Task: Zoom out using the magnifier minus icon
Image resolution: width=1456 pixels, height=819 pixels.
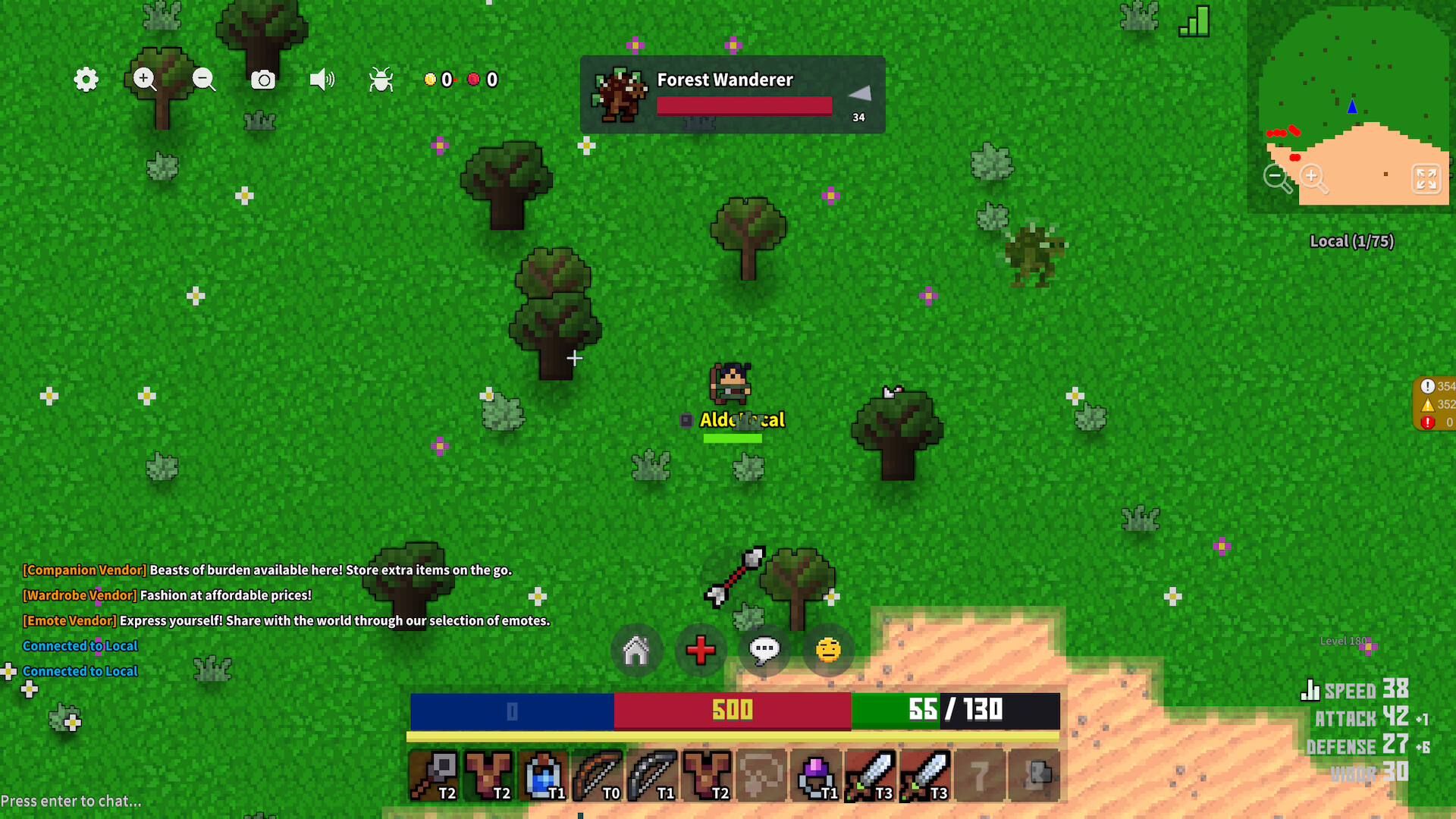Action: [x=203, y=80]
